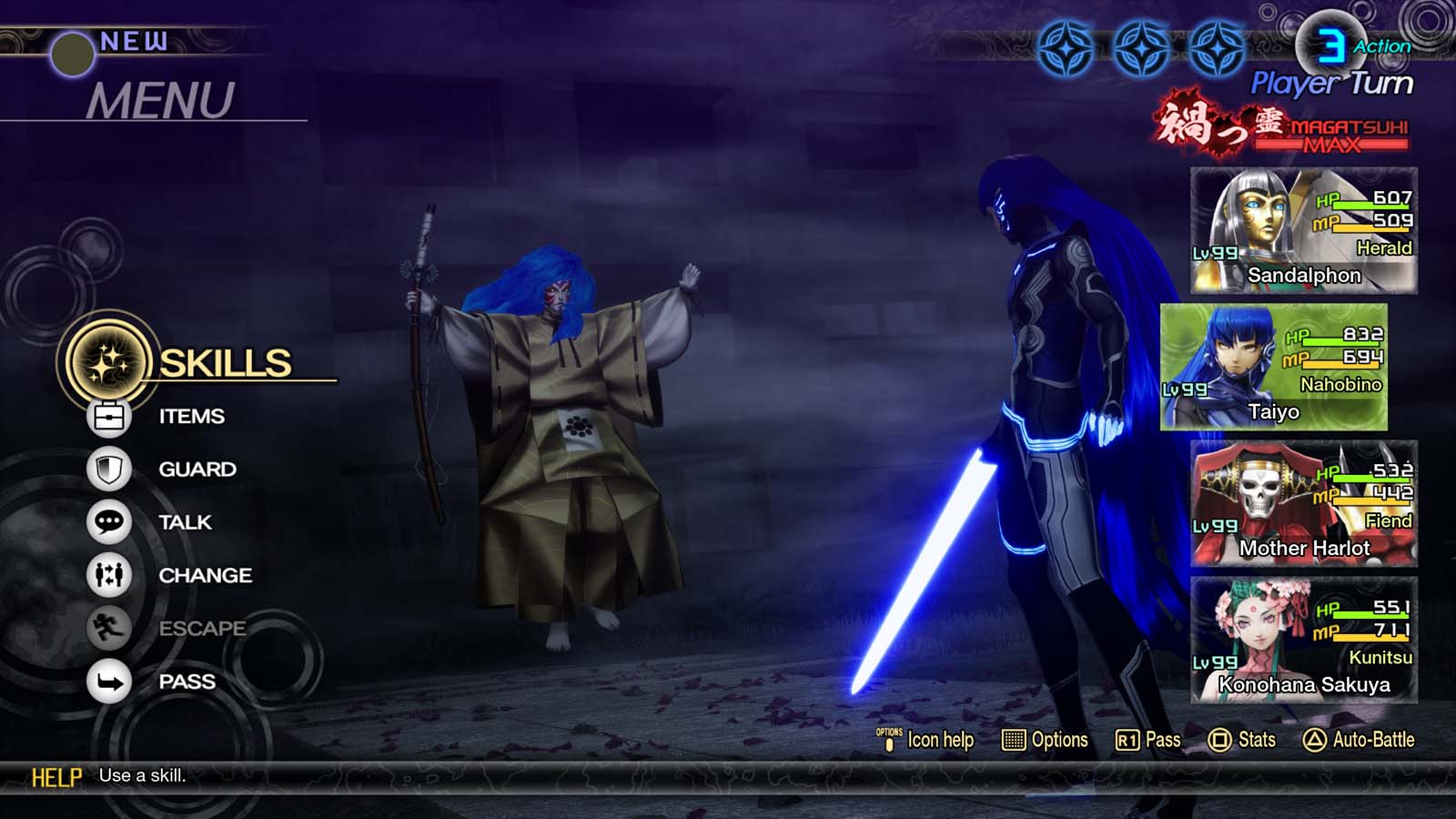Screen dimensions: 1456x819
Task: Select the Skills command icon
Action: coord(108,362)
